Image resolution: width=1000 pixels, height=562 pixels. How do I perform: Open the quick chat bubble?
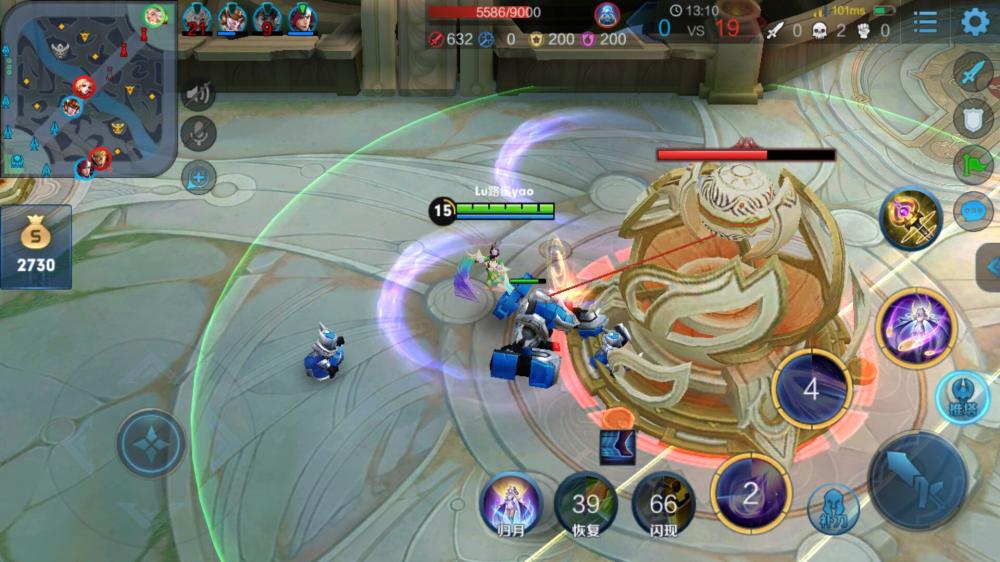click(x=972, y=211)
